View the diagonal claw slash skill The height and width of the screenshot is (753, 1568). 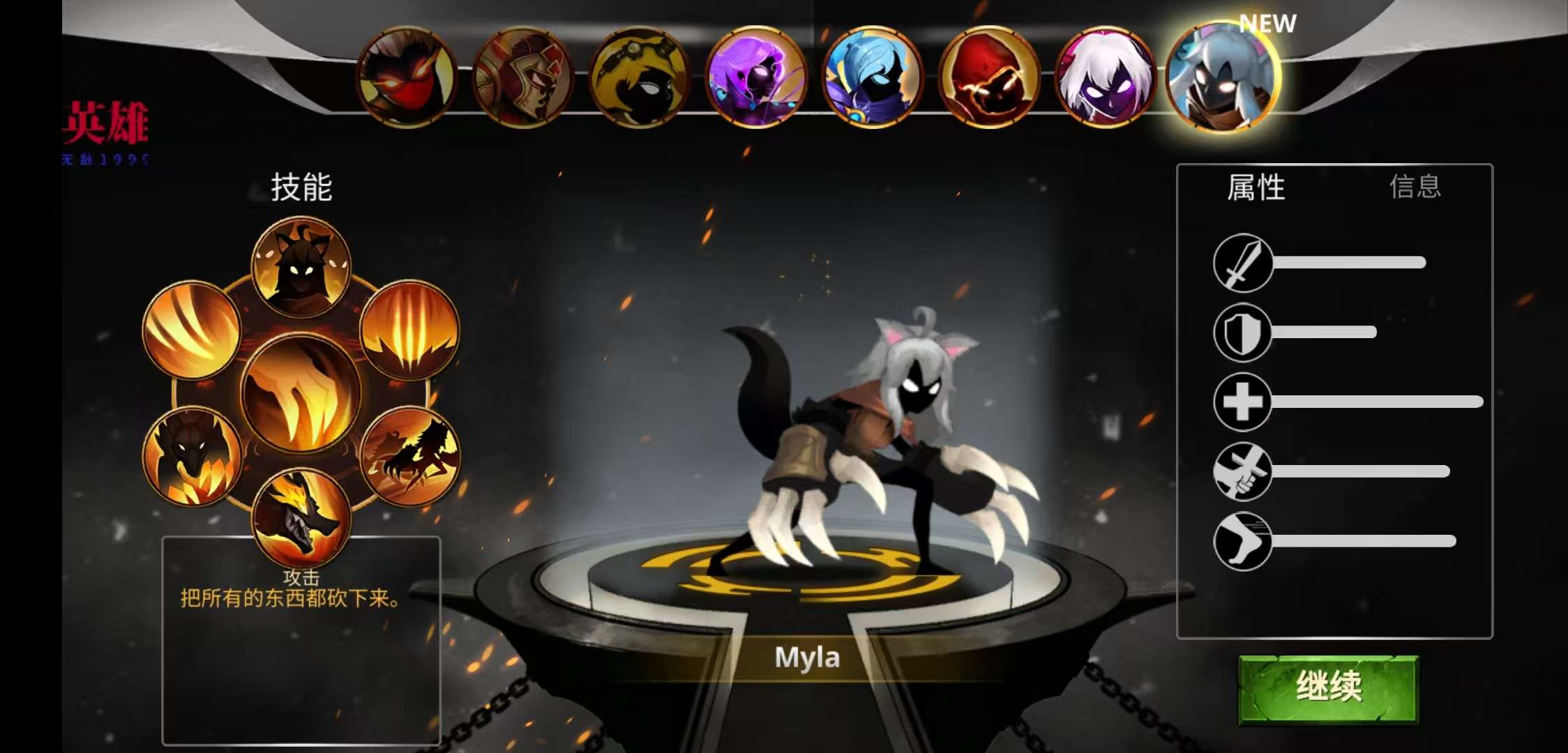click(x=192, y=329)
